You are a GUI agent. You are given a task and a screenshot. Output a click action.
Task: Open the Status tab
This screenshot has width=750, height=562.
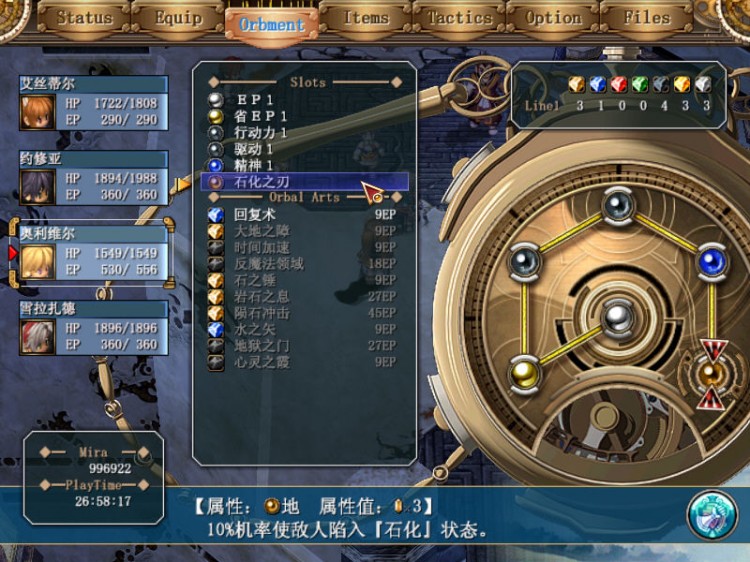(x=85, y=18)
